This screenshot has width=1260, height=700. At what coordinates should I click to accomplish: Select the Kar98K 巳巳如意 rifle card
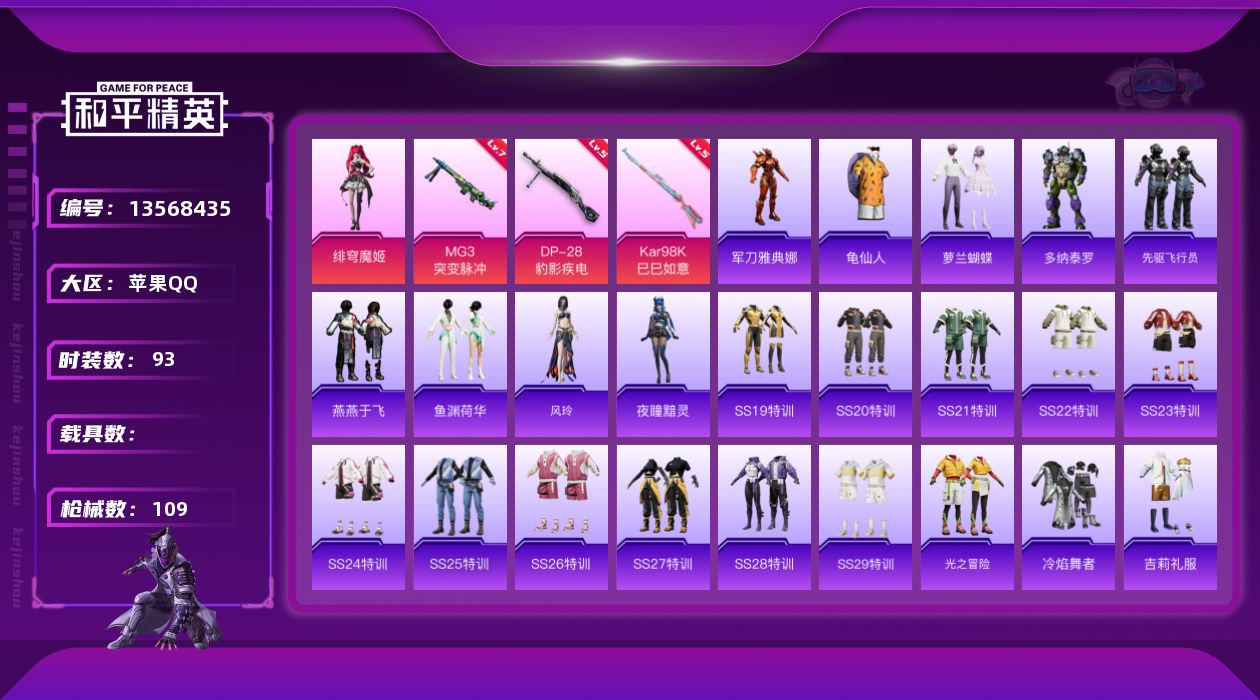point(663,210)
